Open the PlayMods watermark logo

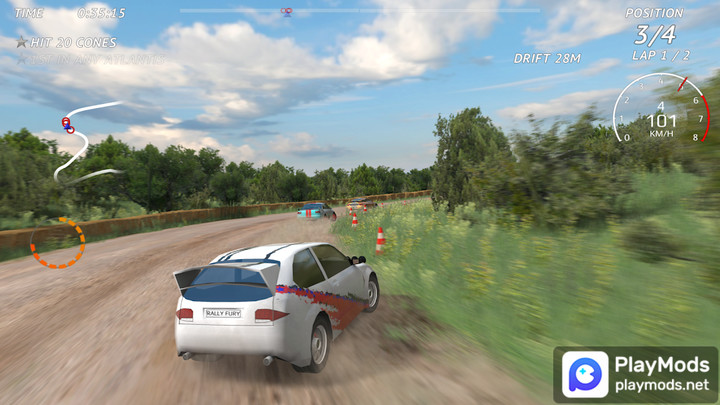coord(583,374)
